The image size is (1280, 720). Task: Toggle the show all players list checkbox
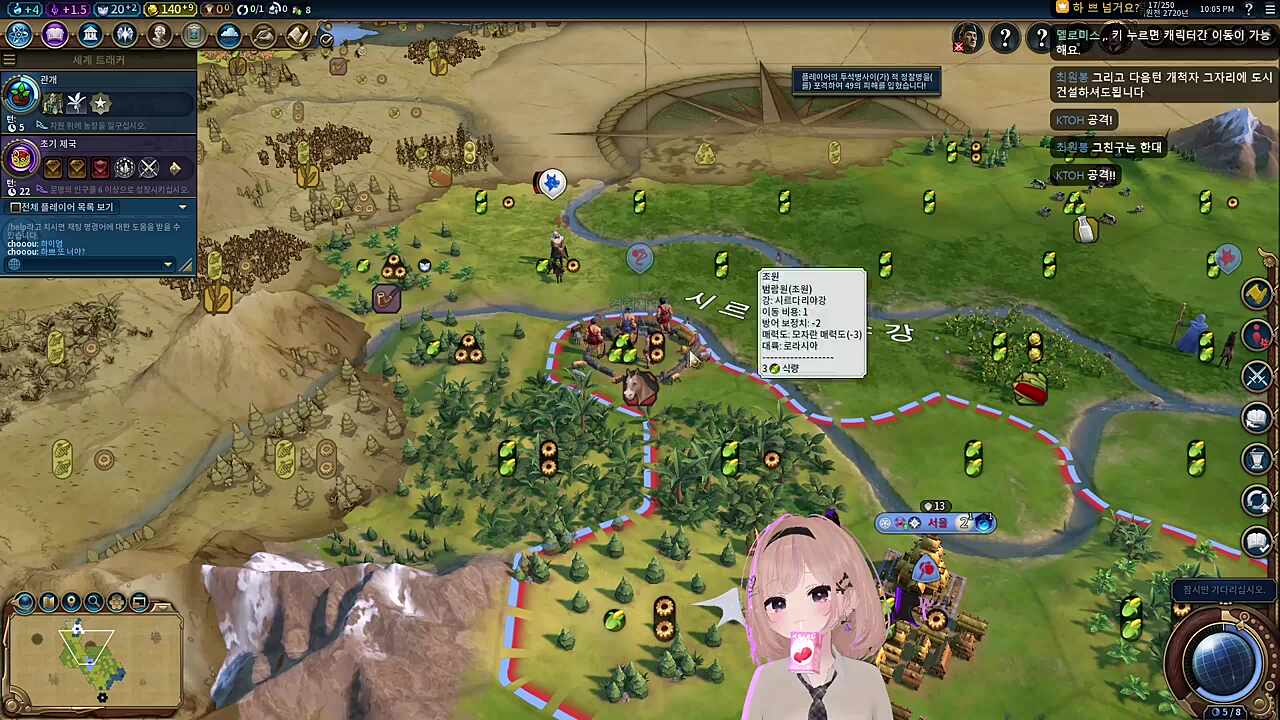point(16,207)
